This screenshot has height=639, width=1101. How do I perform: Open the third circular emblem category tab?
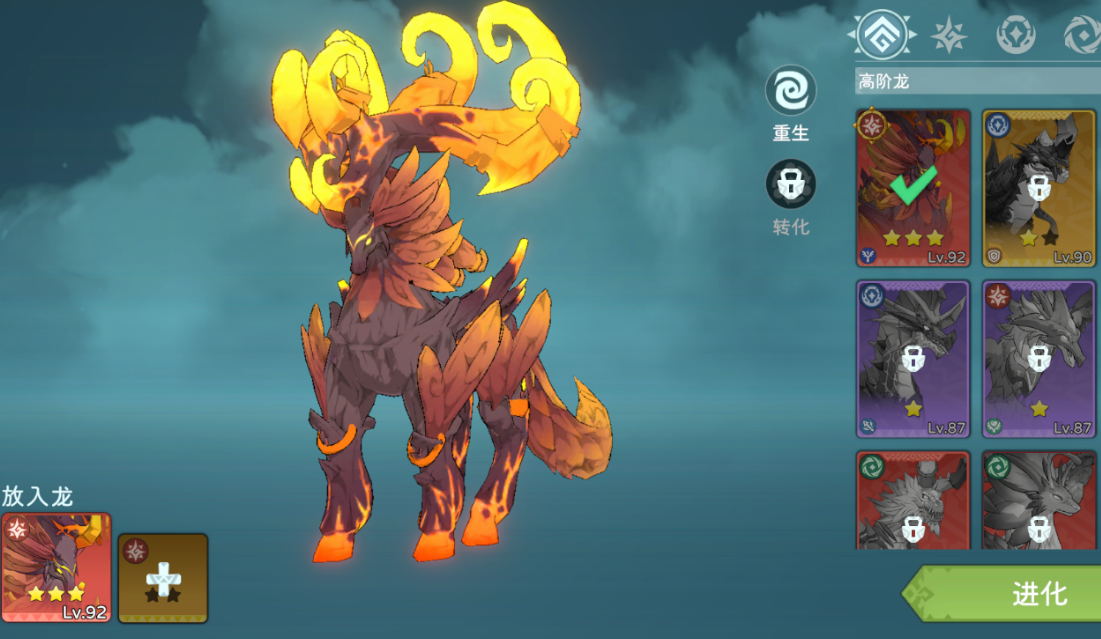(1015, 35)
